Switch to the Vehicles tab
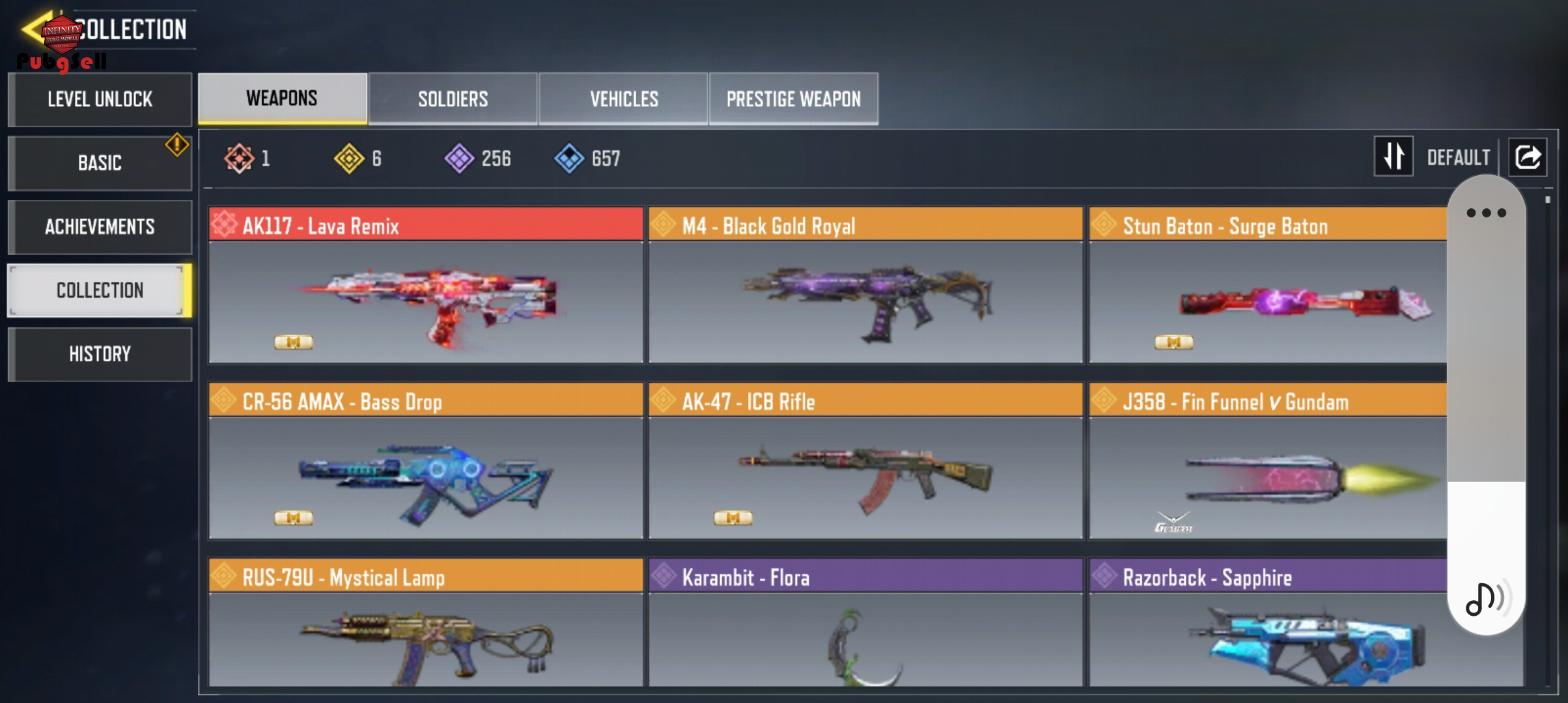Viewport: 1568px width, 703px height. click(624, 99)
